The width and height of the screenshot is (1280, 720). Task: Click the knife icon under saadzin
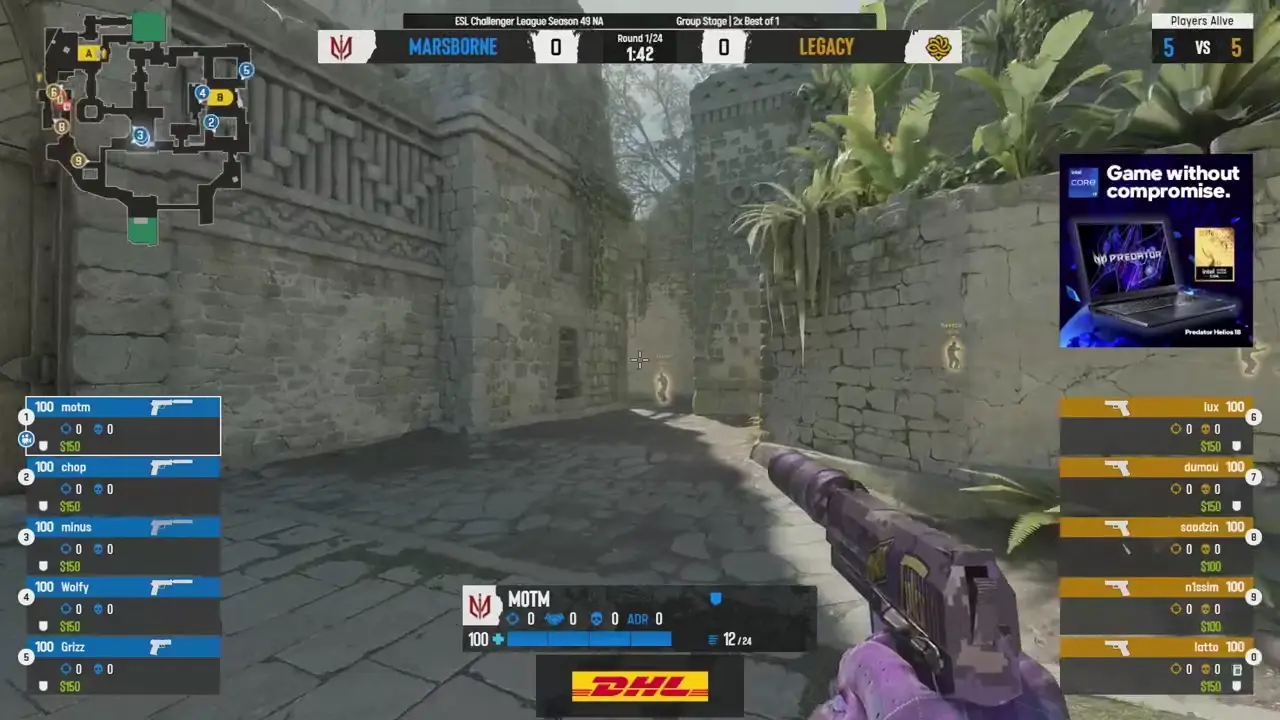point(1126,549)
